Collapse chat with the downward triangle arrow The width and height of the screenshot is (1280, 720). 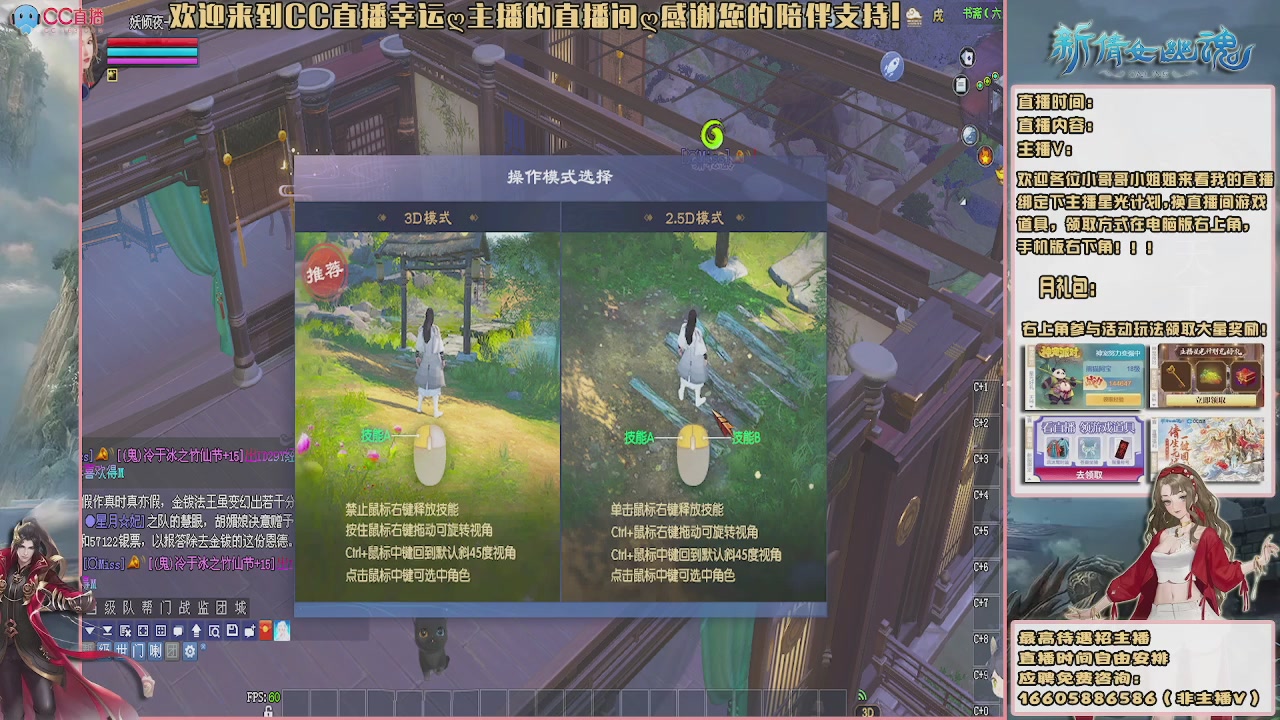click(90, 632)
